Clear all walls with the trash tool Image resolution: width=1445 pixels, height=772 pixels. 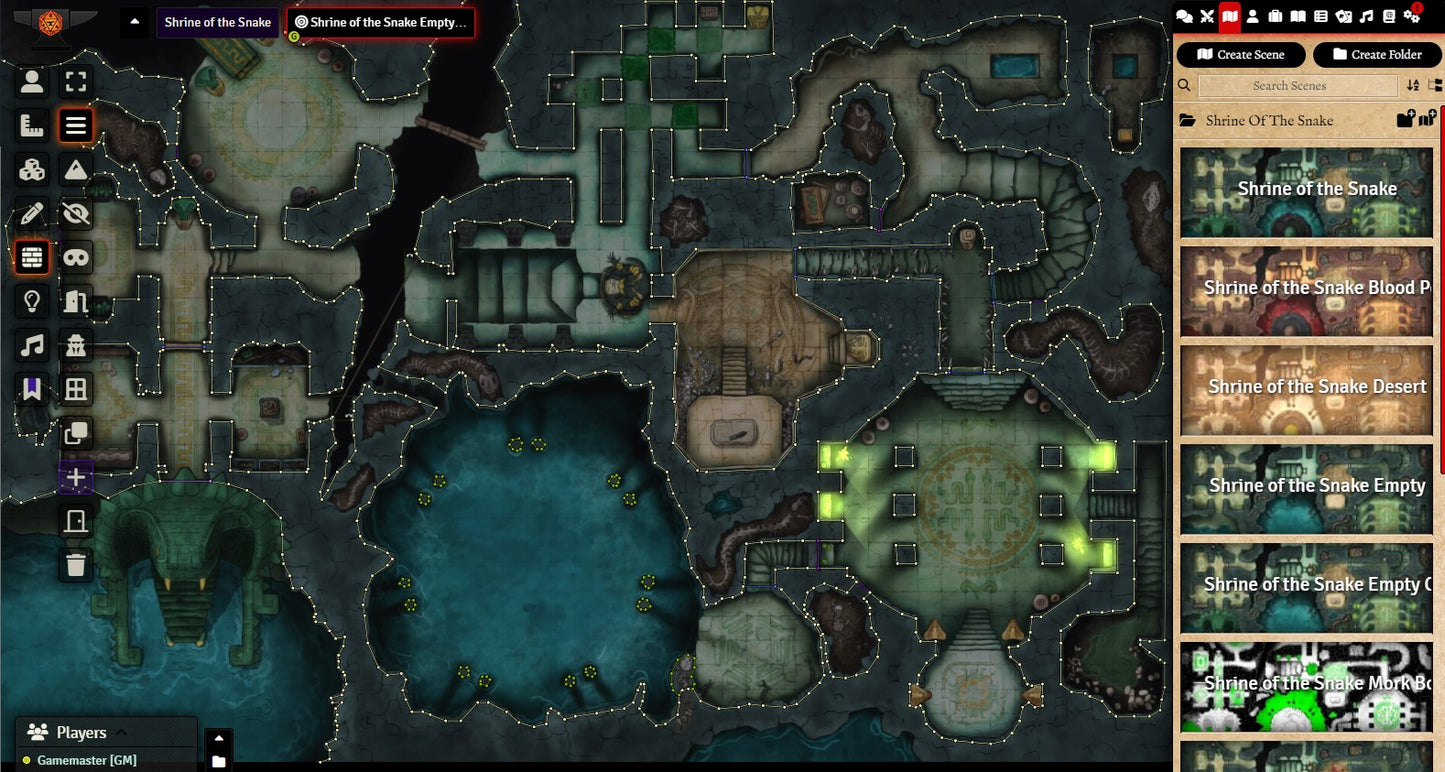click(x=76, y=565)
